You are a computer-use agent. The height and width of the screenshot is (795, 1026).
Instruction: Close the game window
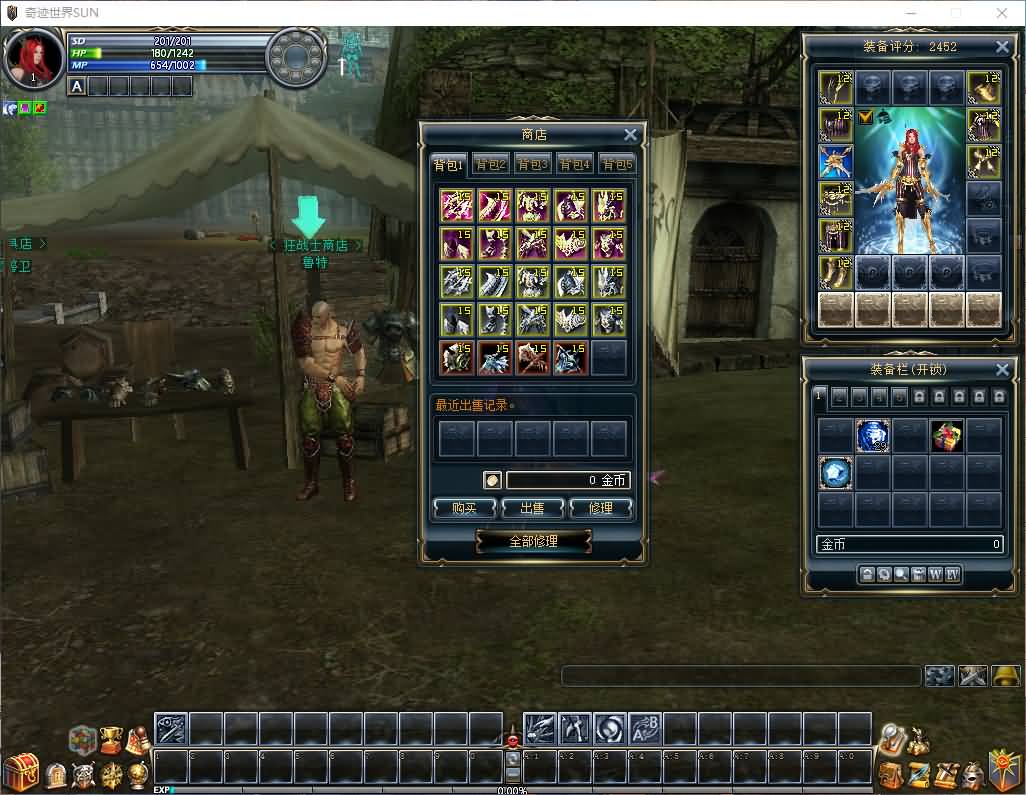click(x=1002, y=13)
